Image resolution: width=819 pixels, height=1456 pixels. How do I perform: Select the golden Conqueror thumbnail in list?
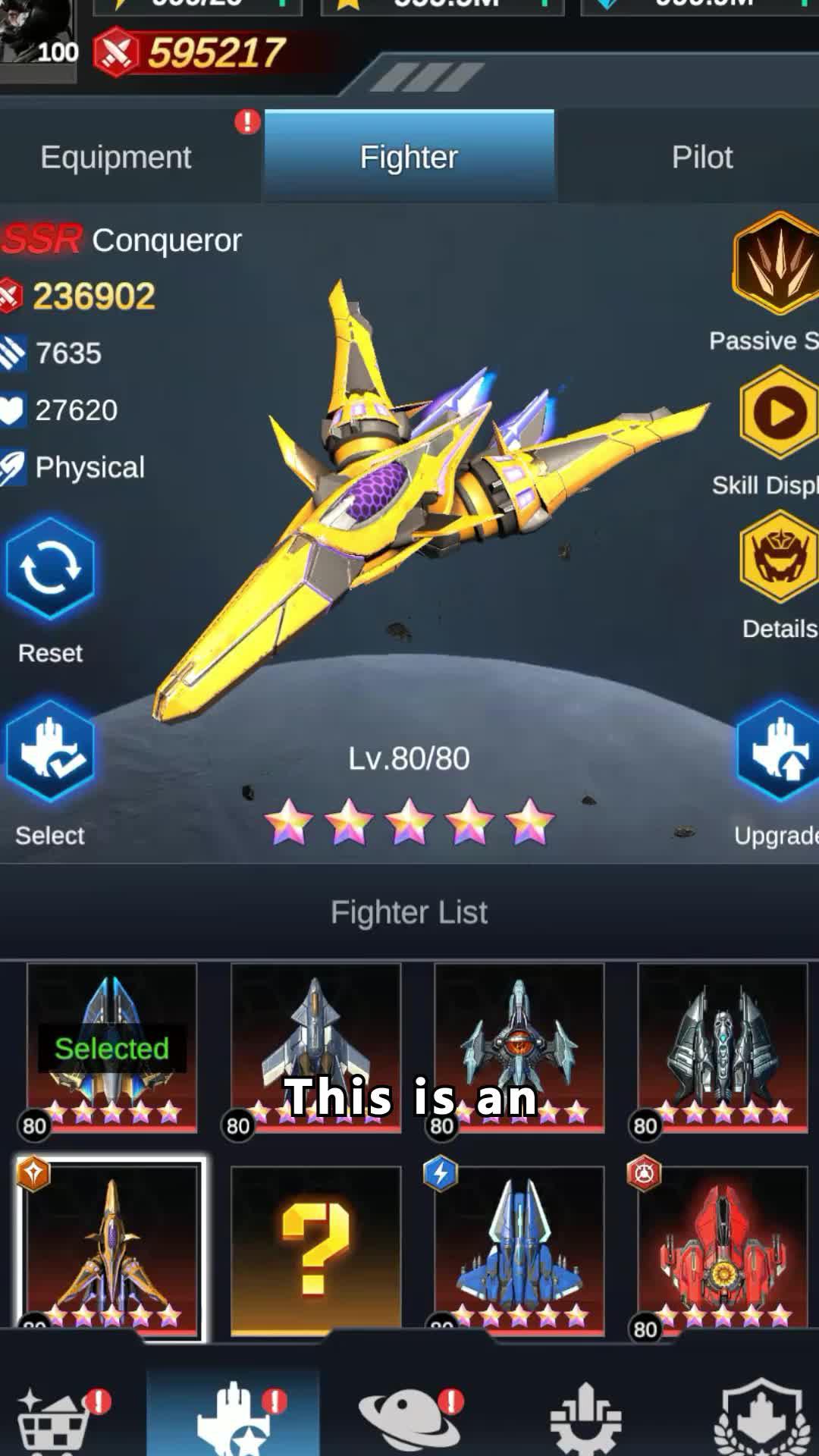pyautogui.click(x=111, y=1247)
